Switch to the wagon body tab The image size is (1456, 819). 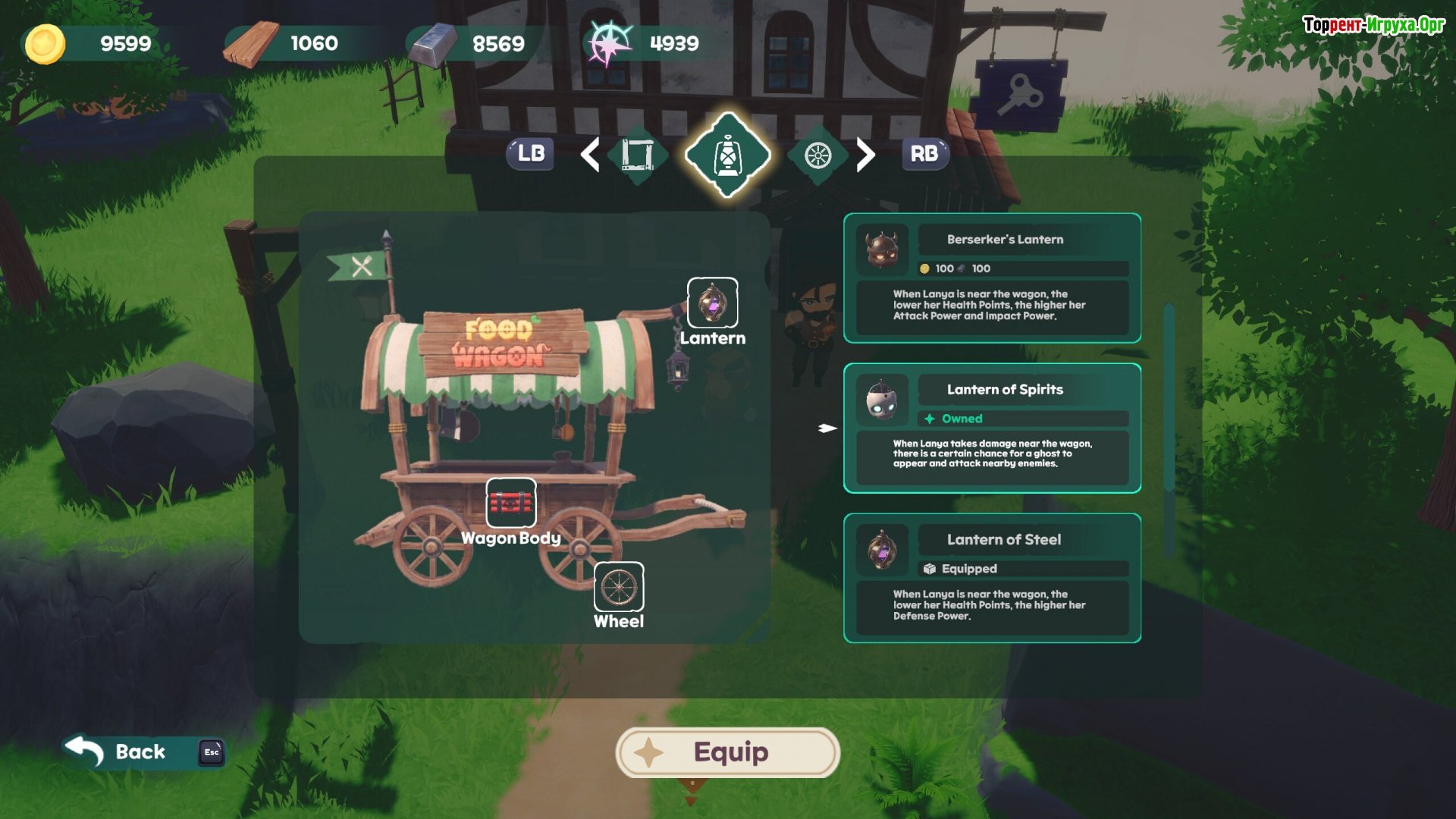click(x=637, y=155)
